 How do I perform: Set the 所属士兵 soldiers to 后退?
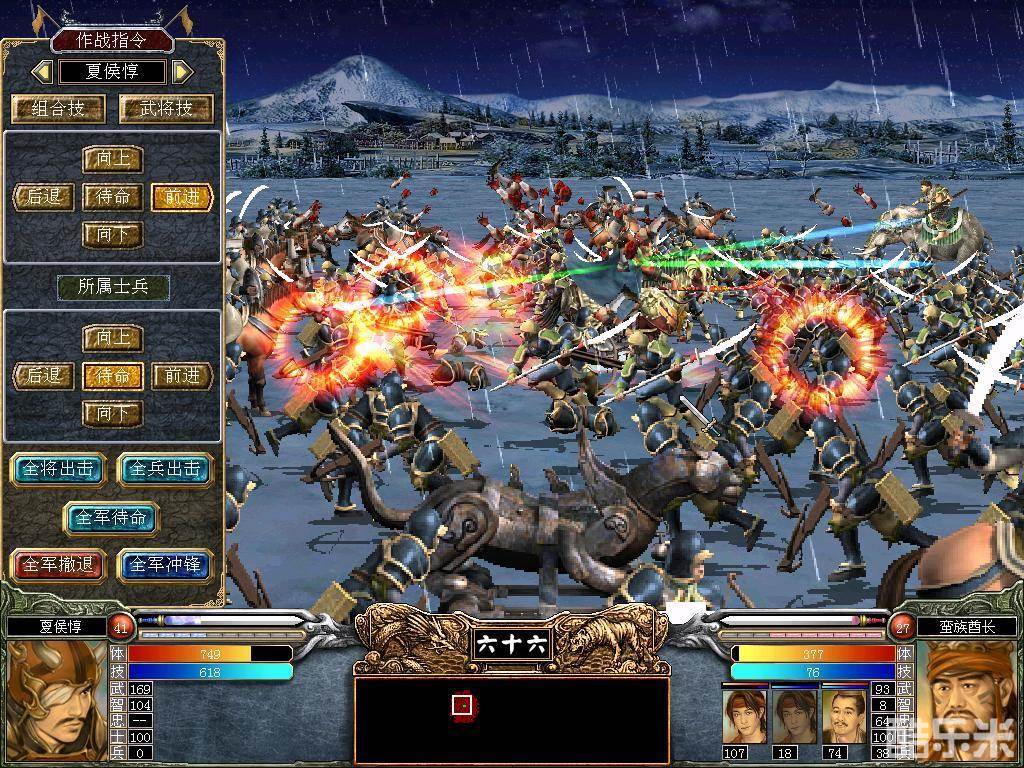tap(44, 376)
